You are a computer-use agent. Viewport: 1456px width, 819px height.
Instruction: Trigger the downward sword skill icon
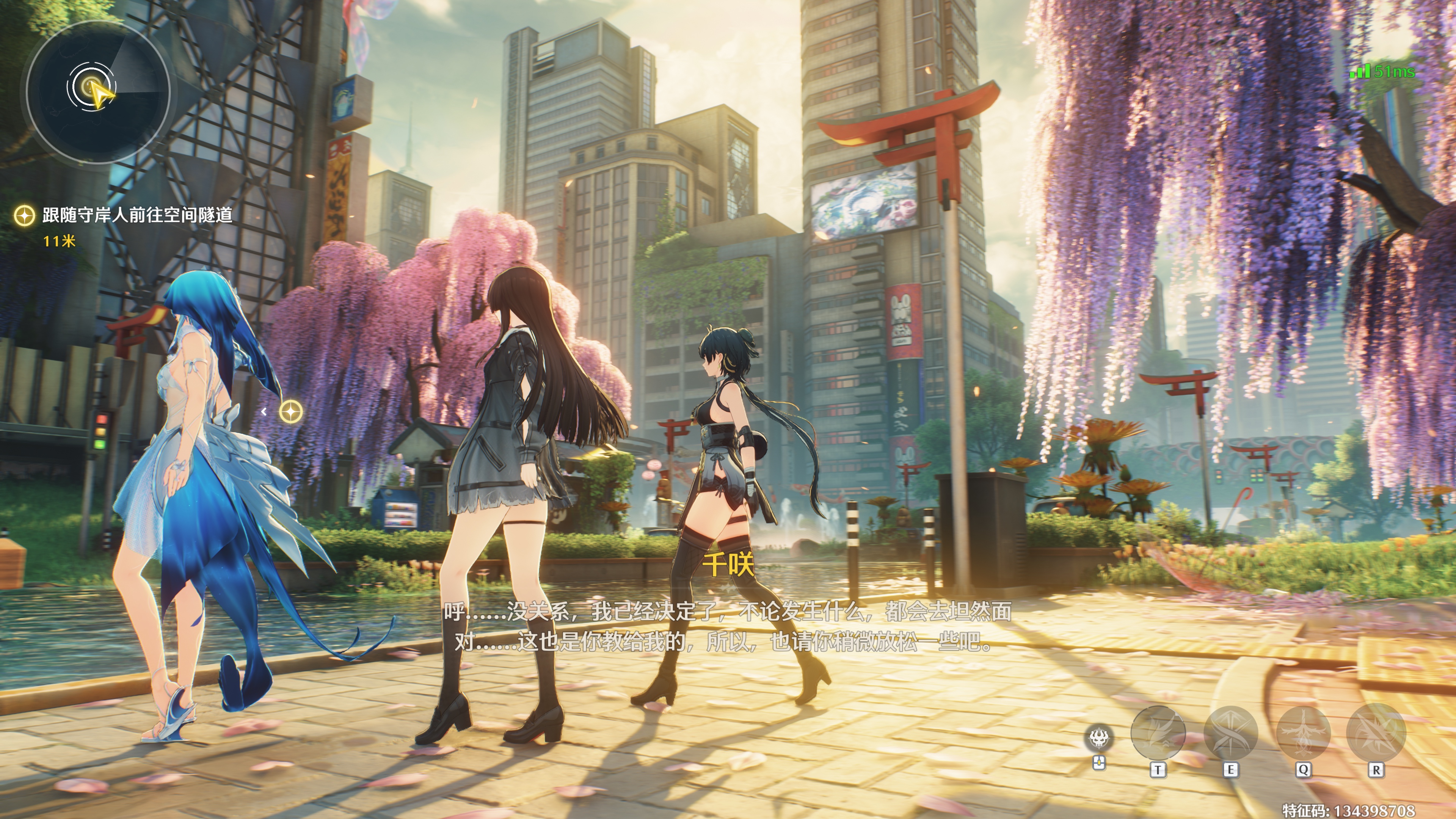(1303, 733)
